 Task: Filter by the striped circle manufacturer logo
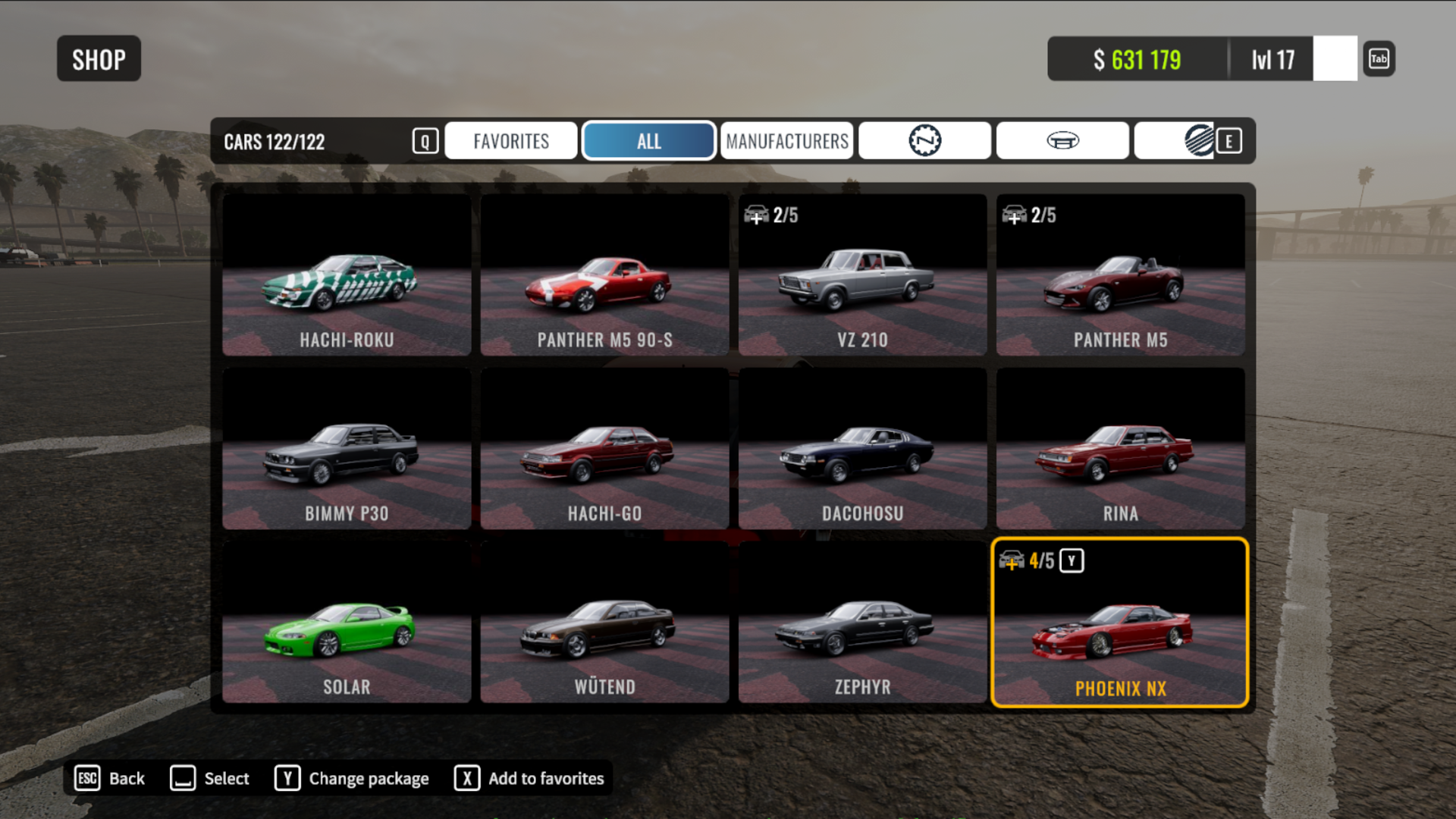coord(1197,141)
